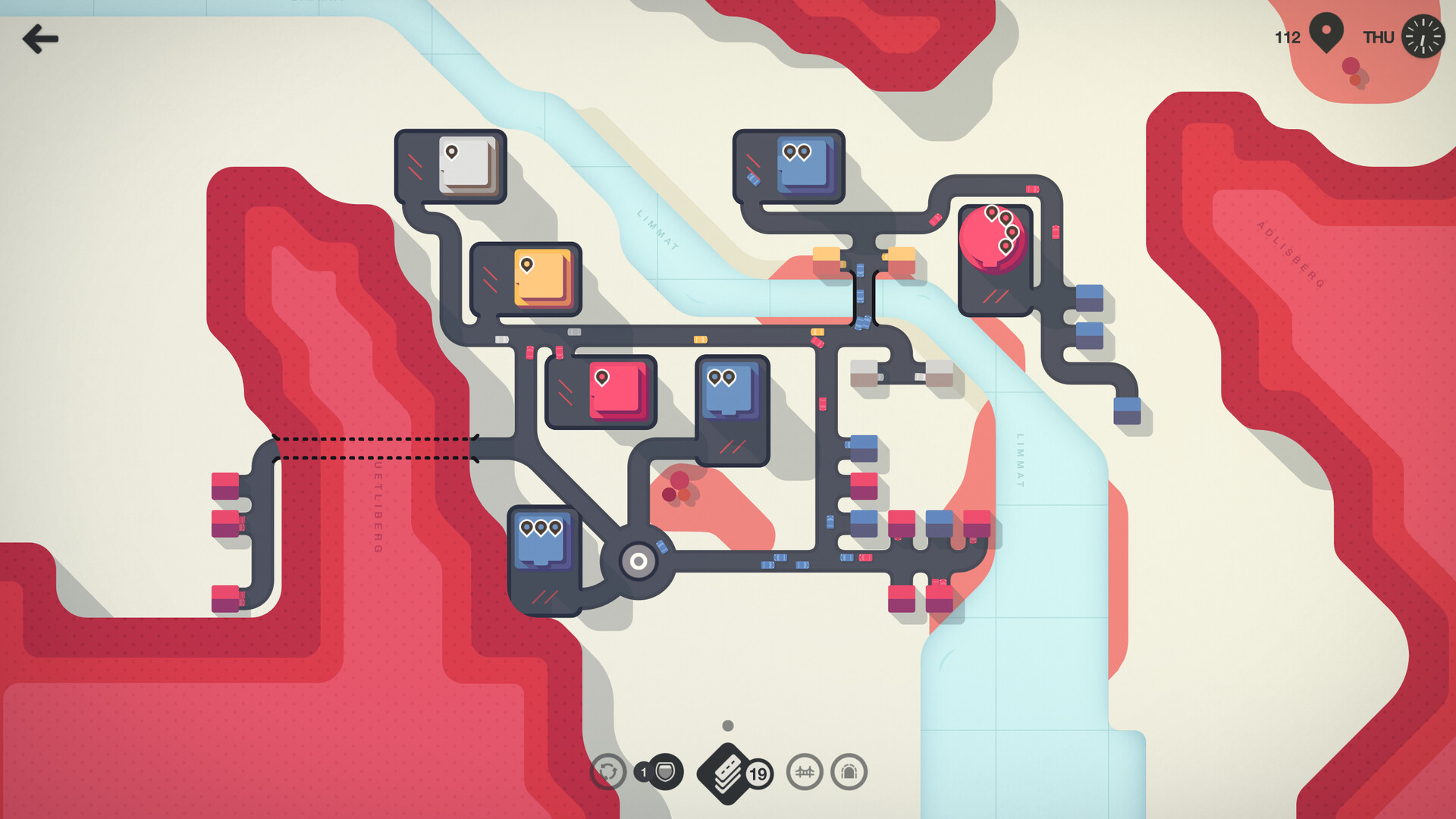Choose the motorway shield tool
The width and height of the screenshot is (1456, 819).
pyautogui.click(x=664, y=772)
